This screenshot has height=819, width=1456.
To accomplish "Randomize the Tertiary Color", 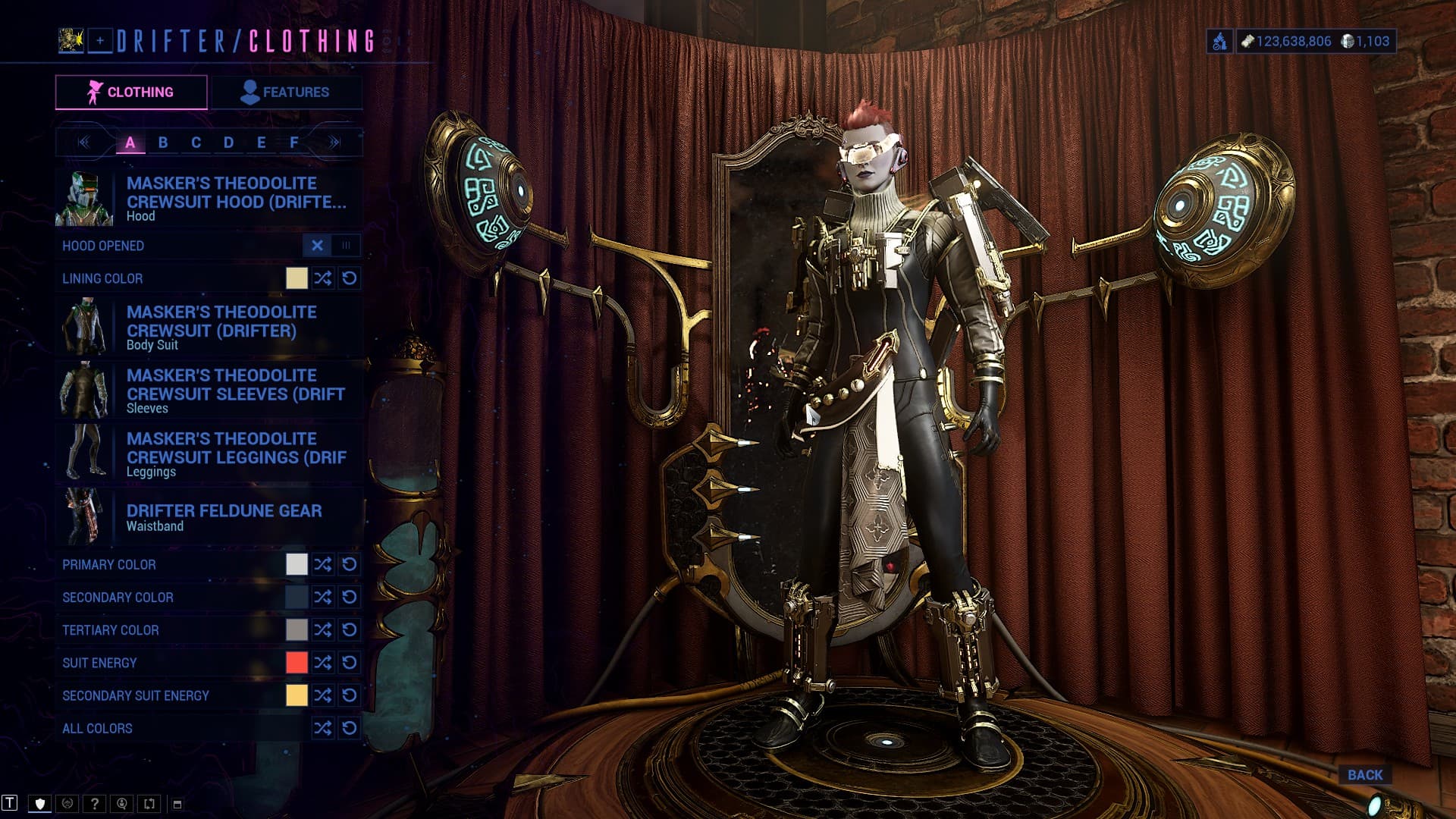I will (x=323, y=630).
